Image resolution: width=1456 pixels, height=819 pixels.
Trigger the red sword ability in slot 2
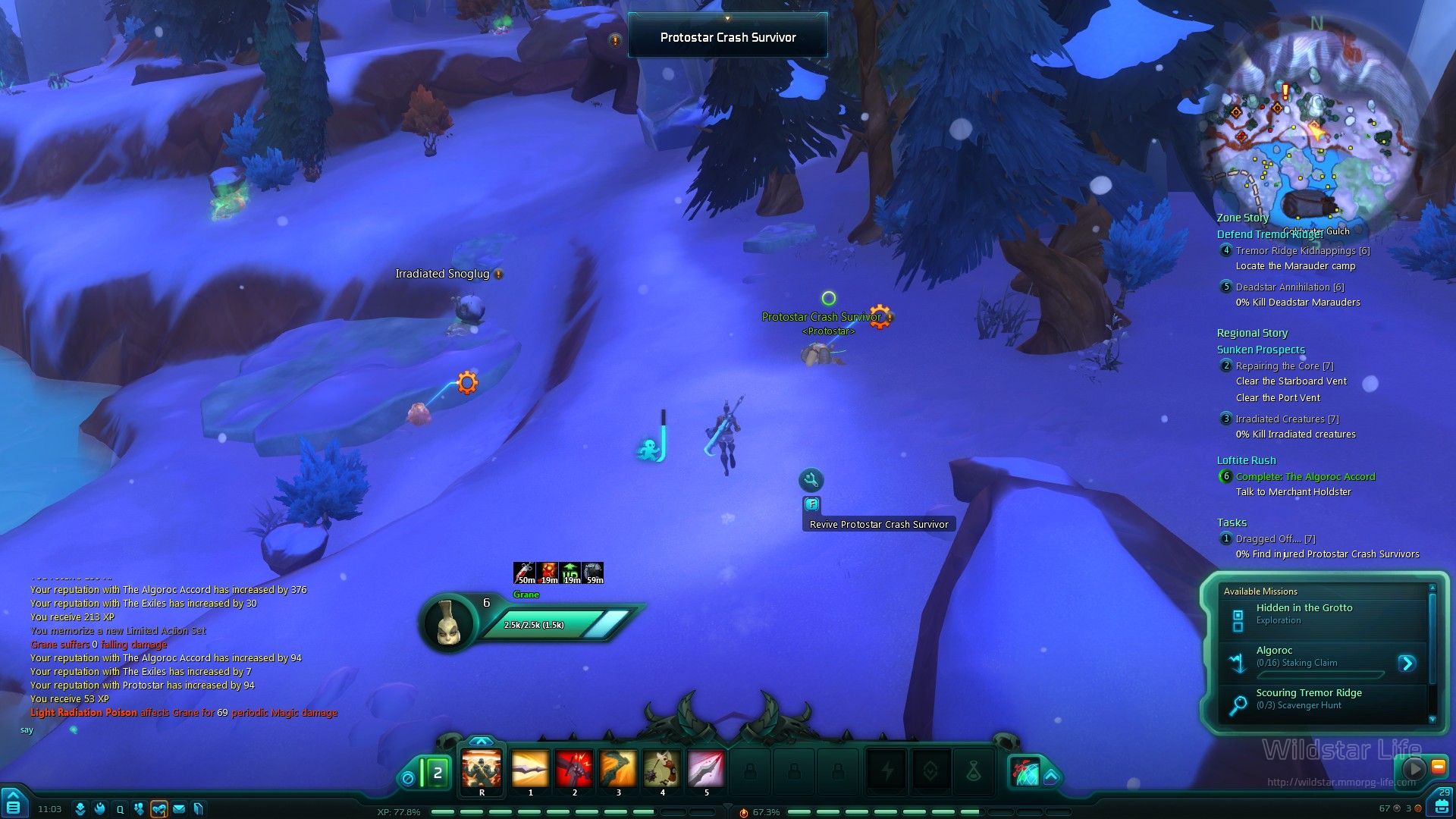pyautogui.click(x=574, y=769)
